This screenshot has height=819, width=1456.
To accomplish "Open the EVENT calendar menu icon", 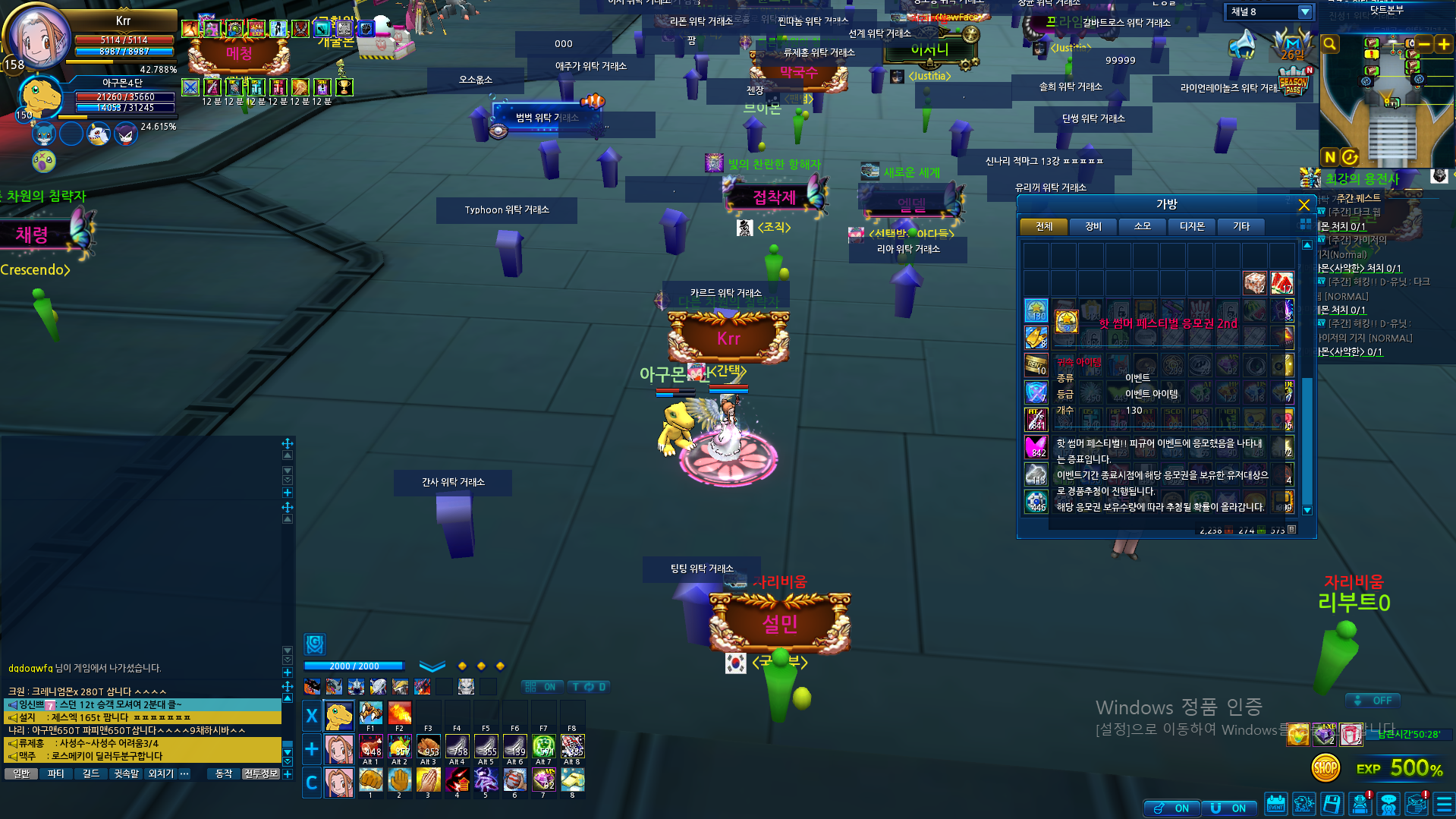I will coord(1275,804).
